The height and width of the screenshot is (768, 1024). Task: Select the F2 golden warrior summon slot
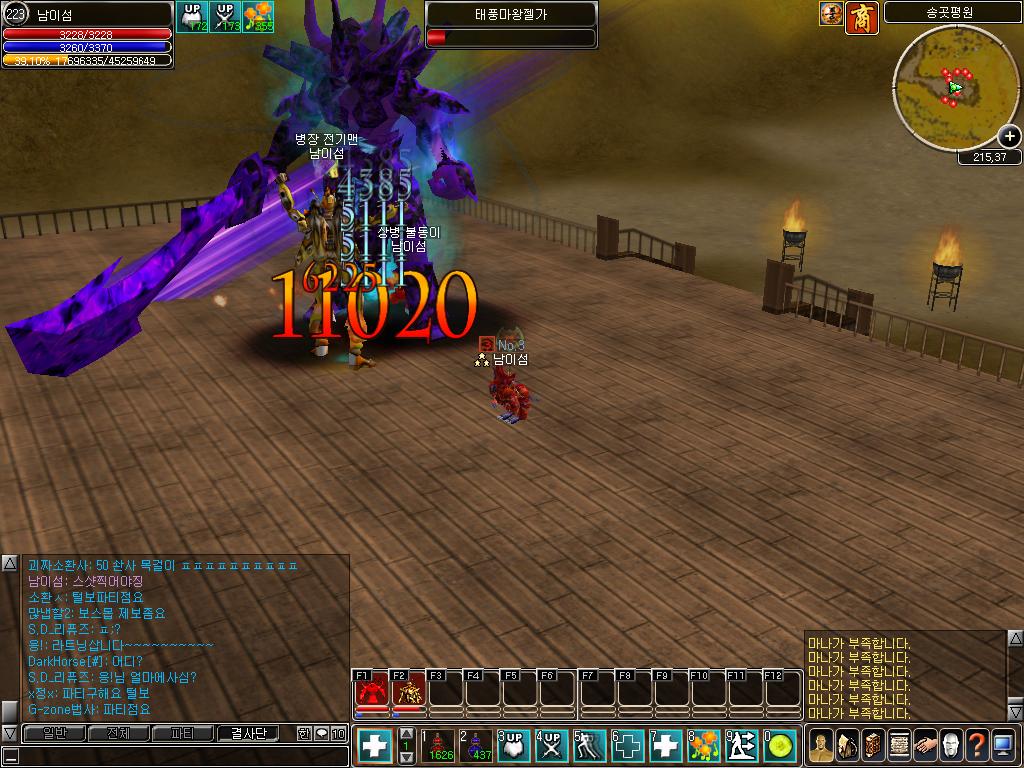pos(408,691)
